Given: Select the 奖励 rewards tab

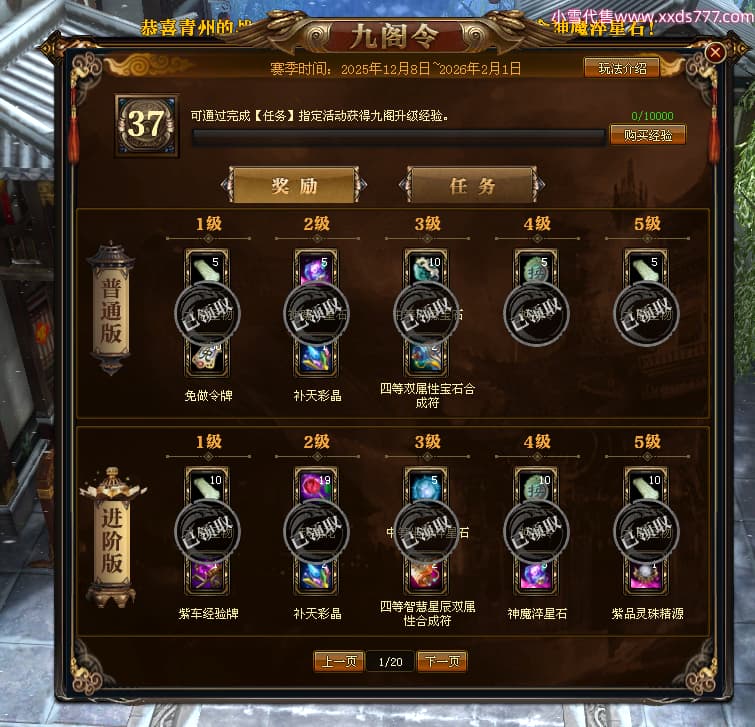Looking at the screenshot, I should (x=294, y=185).
